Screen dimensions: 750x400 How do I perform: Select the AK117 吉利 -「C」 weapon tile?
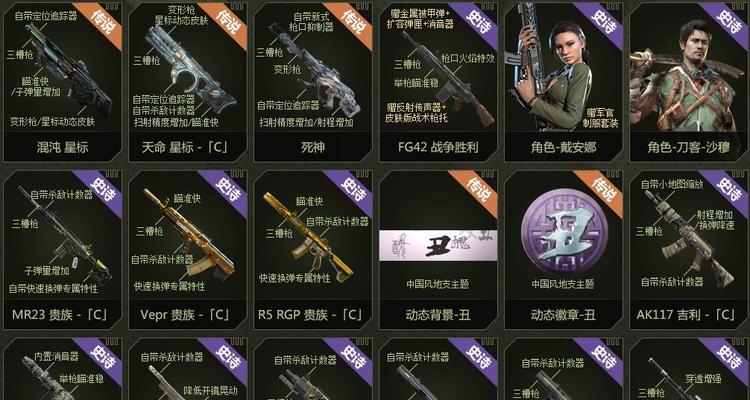[689, 250]
